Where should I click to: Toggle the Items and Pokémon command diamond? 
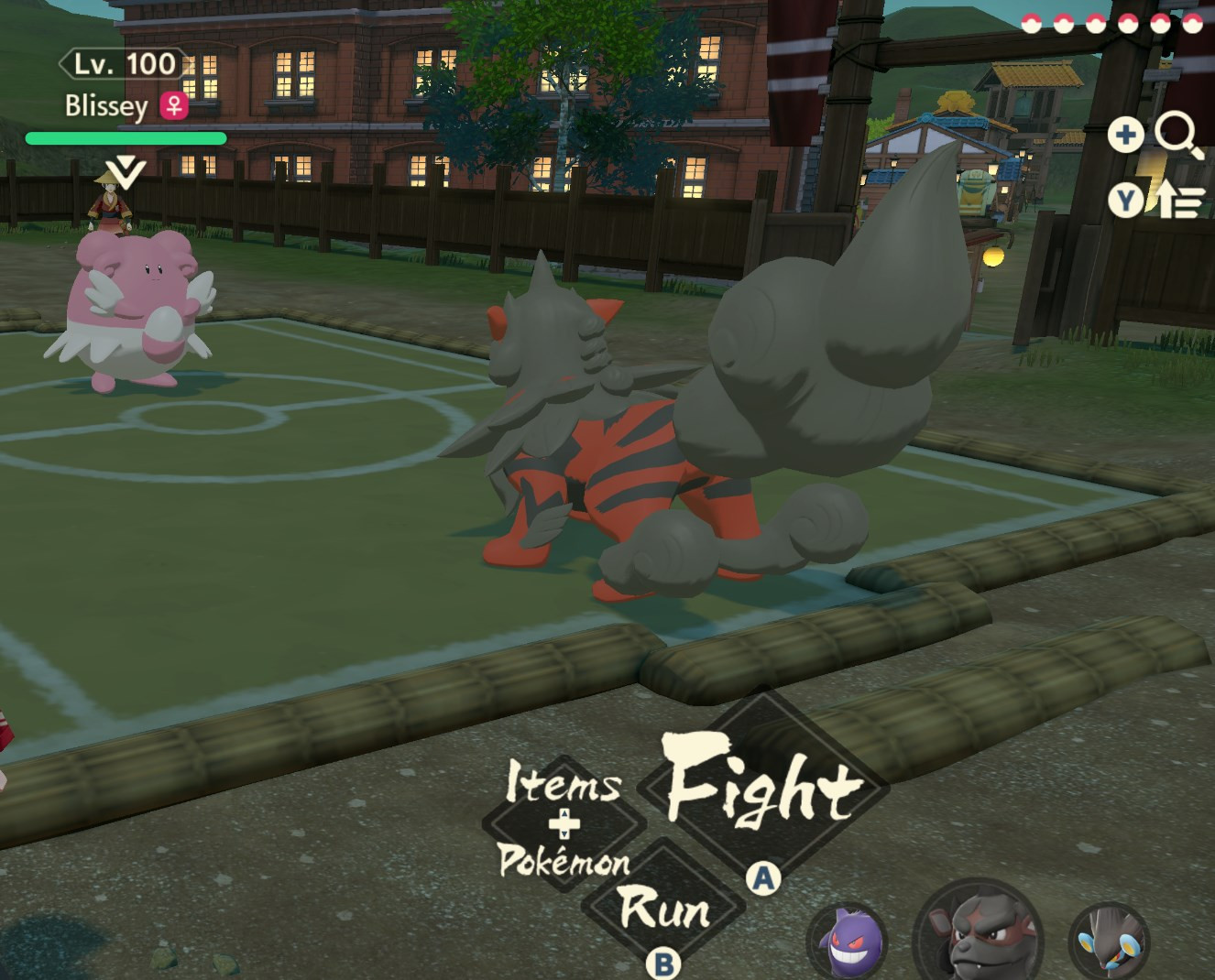[x=564, y=822]
